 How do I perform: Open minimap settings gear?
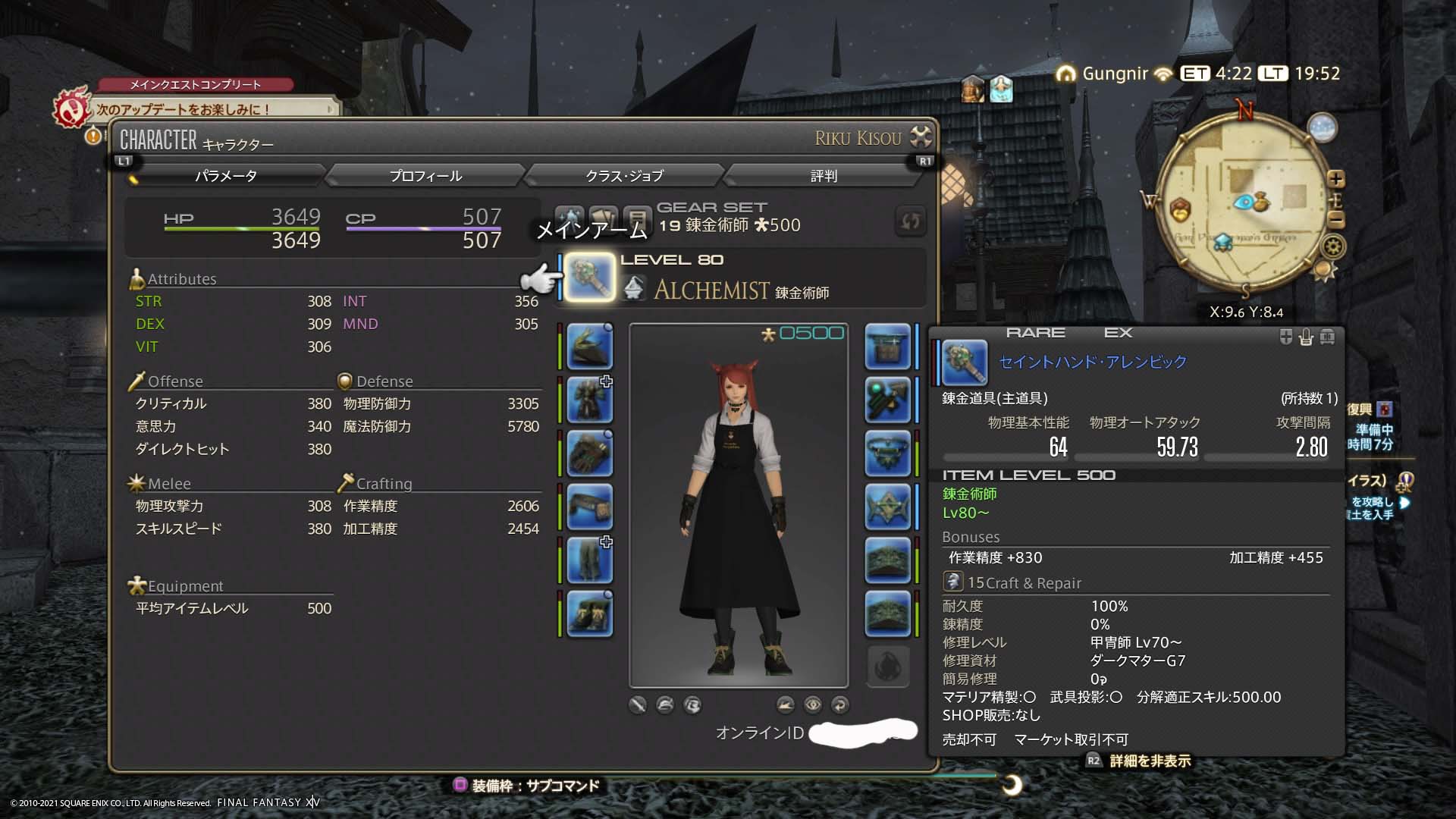pos(1333,246)
